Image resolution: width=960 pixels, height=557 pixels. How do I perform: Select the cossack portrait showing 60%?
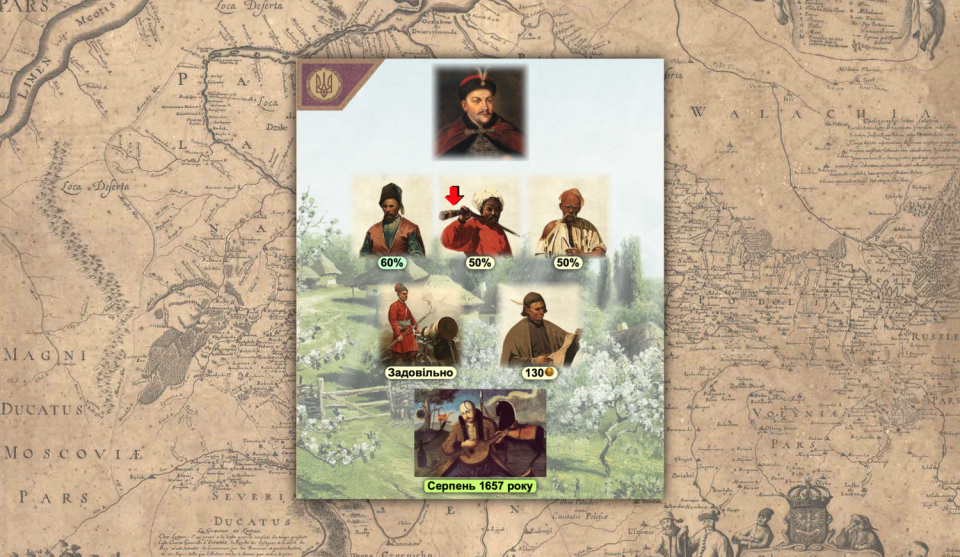[x=392, y=218]
